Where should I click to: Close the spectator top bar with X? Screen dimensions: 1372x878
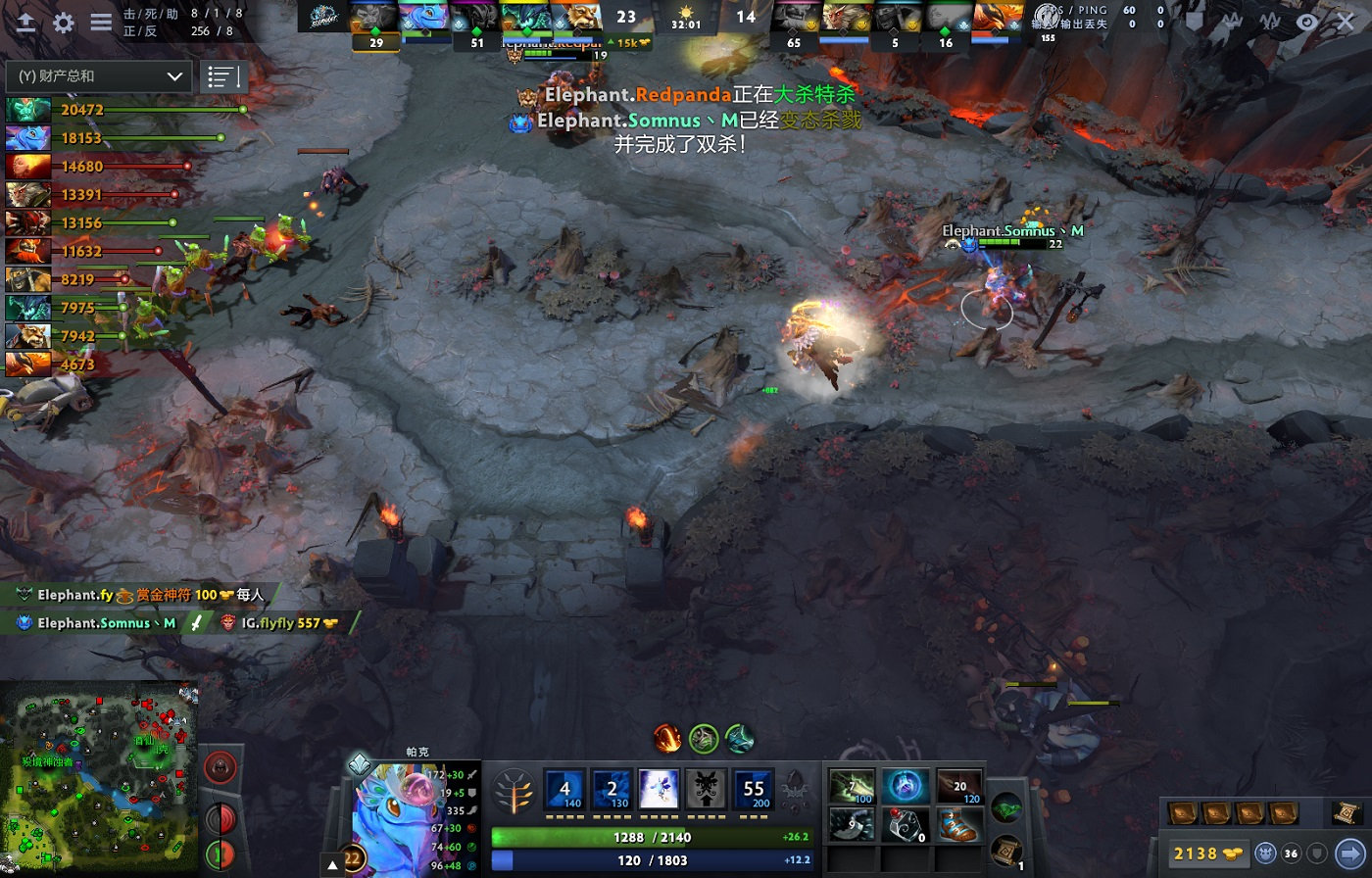click(x=1345, y=22)
